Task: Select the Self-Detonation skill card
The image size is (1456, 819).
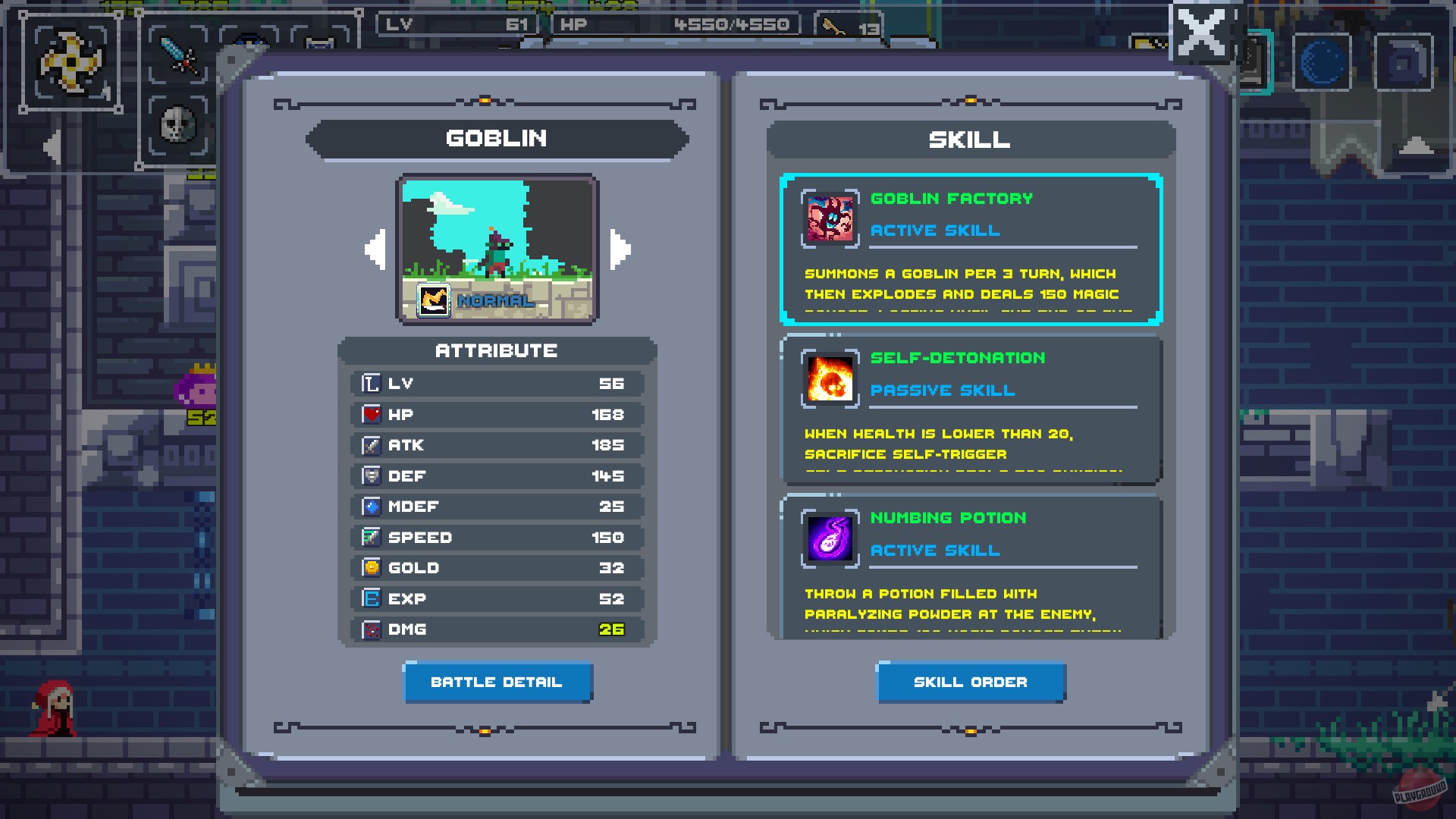Action: [x=971, y=408]
